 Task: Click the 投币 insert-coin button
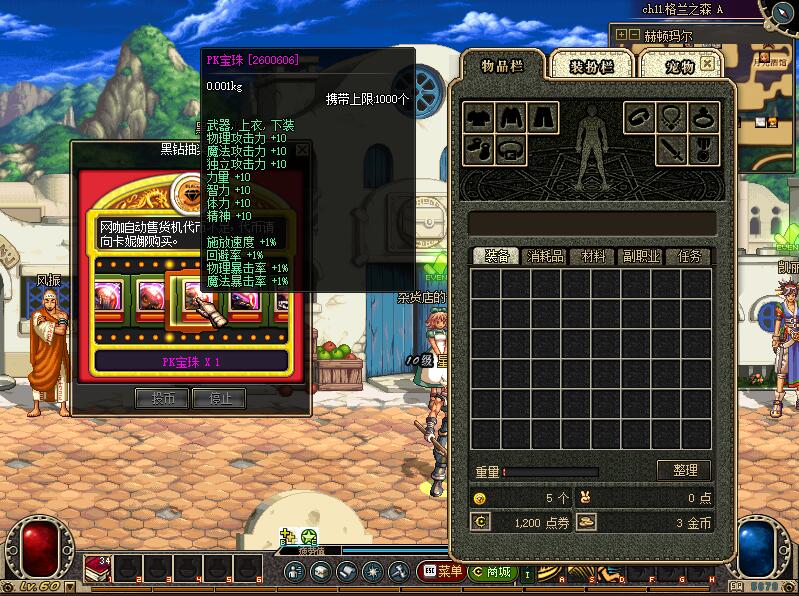tap(162, 398)
